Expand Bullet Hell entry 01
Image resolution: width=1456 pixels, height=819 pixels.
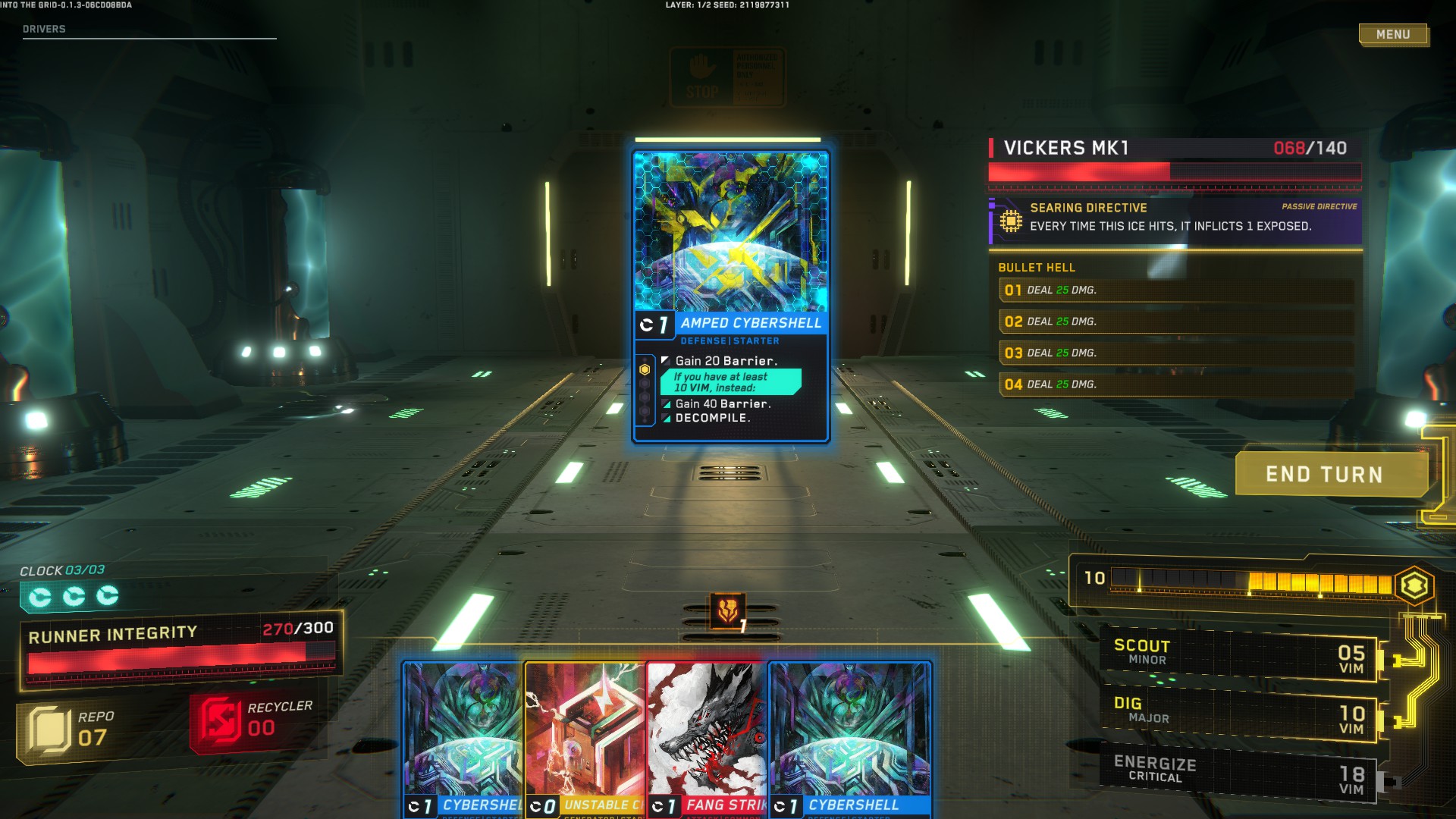[x=1175, y=290]
